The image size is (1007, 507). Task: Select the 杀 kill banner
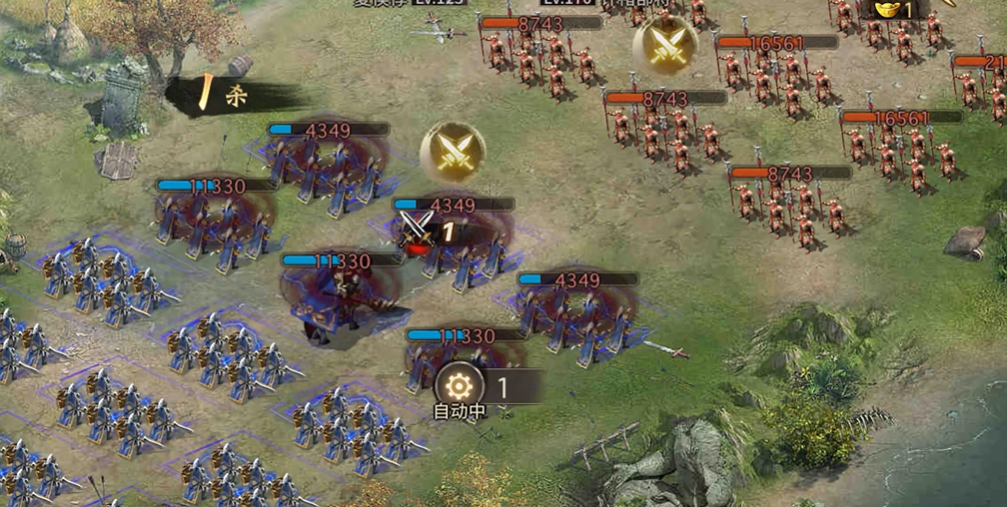coord(232,96)
